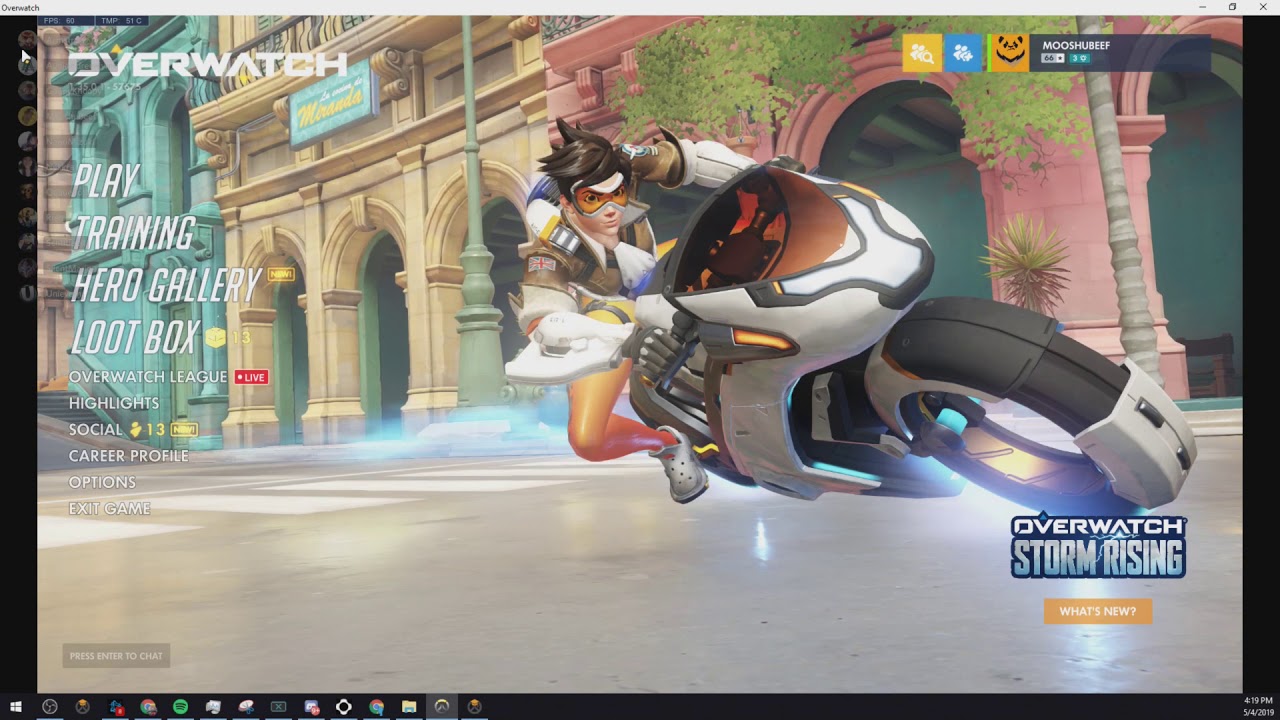Close the Overwatch window
The width and height of the screenshot is (1280, 720).
[x=1262, y=7]
